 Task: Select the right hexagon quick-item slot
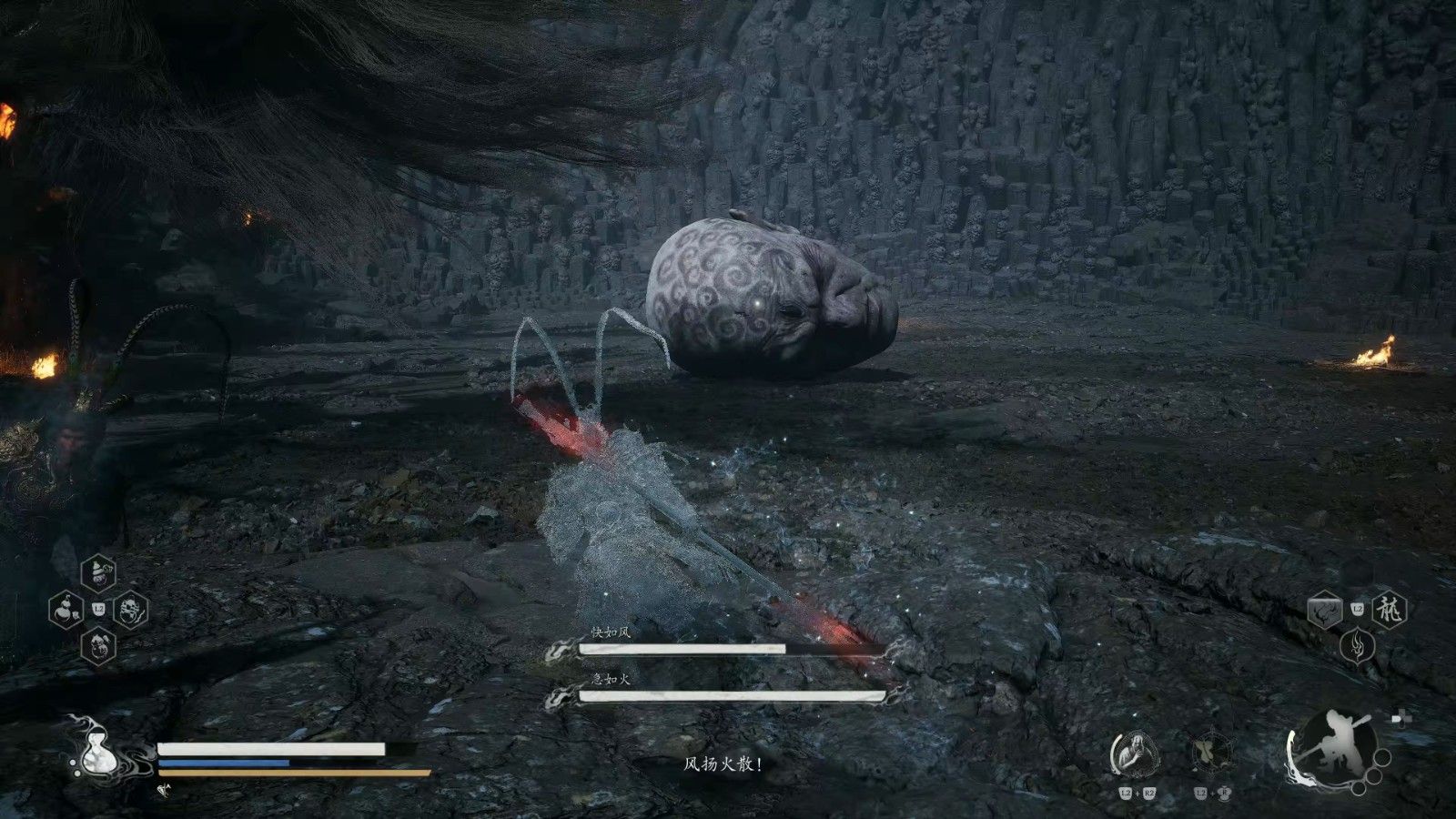pos(131,609)
